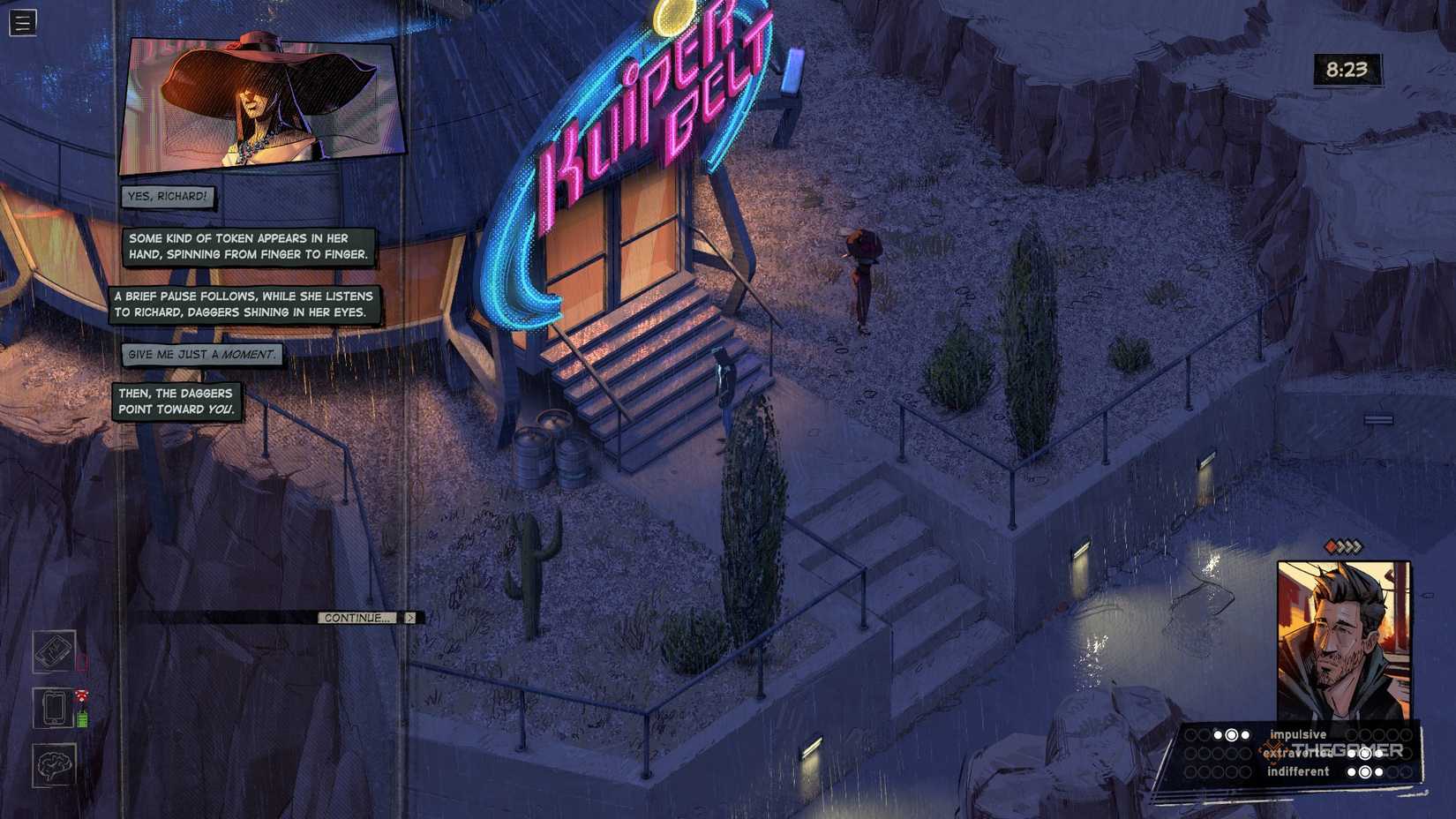Screen dimensions: 1456x819
Task: Click the dialogue line saying Yes, Richard!
Action: pos(166,199)
